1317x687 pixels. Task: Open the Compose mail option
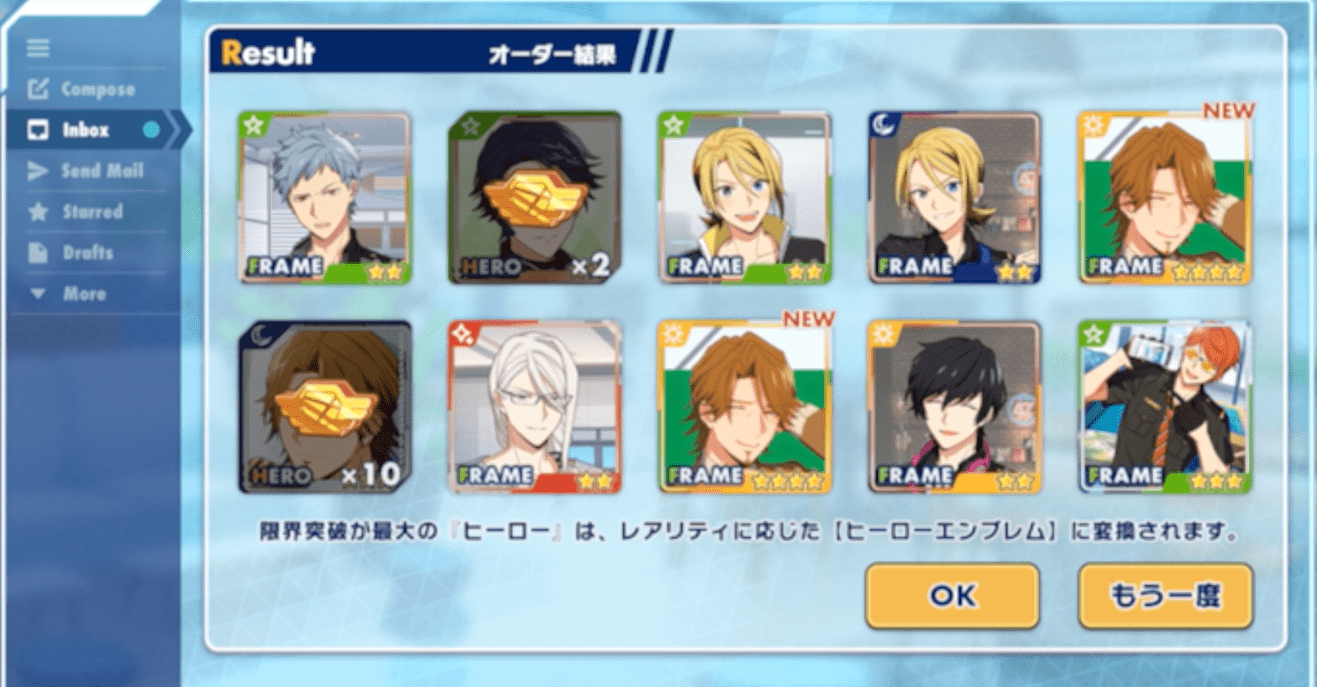pos(97,89)
